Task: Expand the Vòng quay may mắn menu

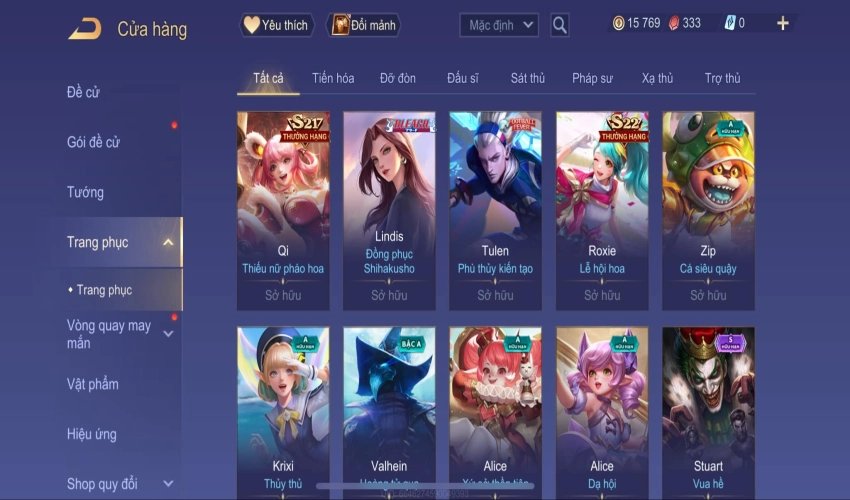Action: pos(110,334)
